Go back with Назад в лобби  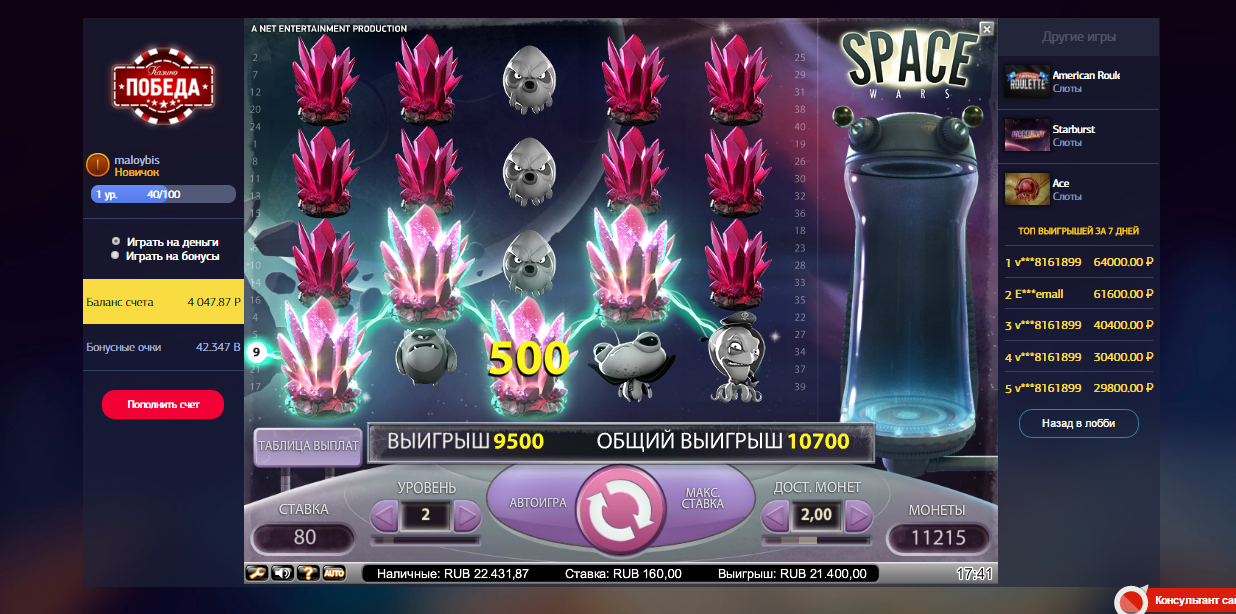(1078, 423)
